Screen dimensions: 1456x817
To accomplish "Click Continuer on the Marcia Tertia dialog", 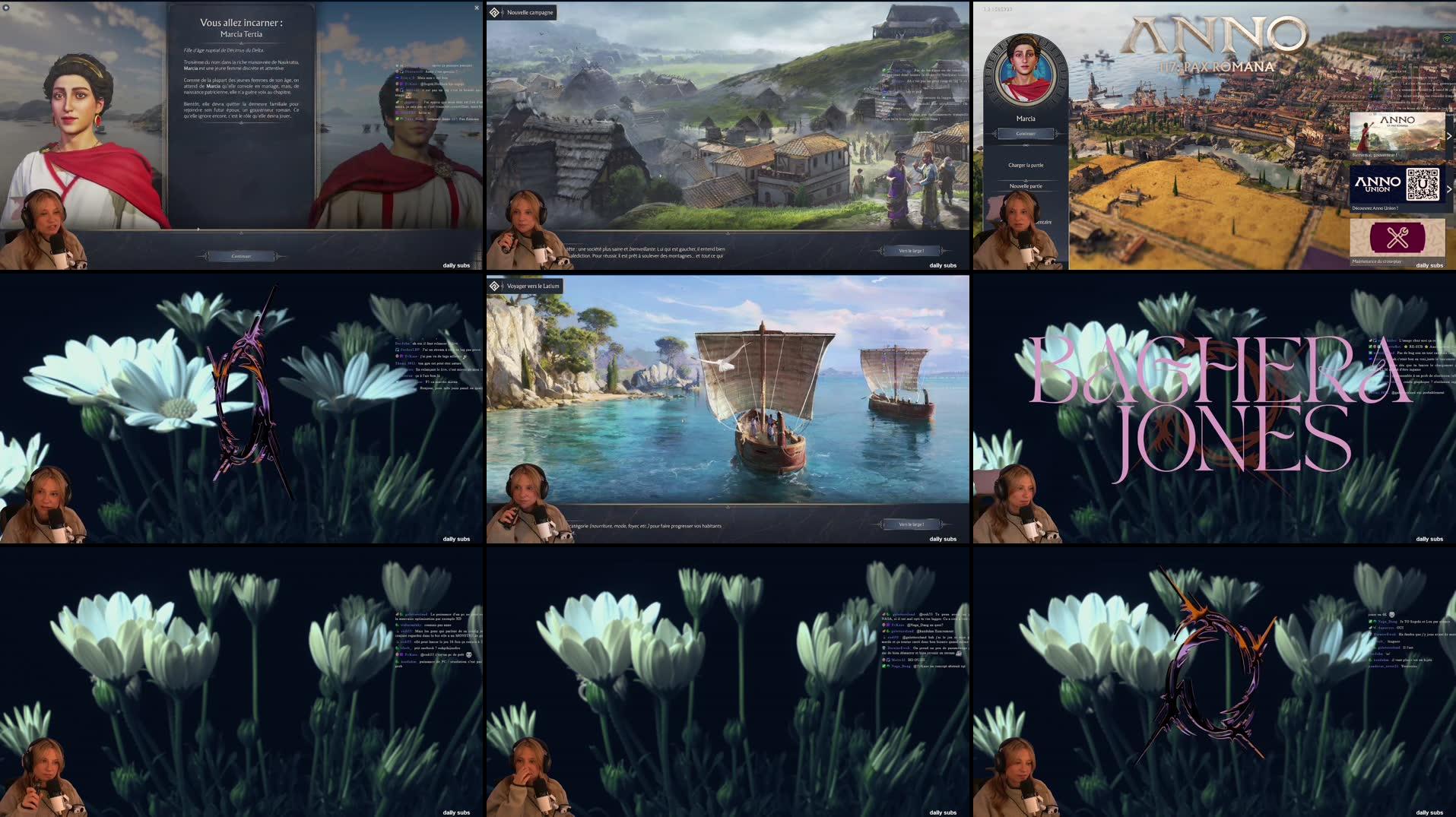I will [x=241, y=256].
